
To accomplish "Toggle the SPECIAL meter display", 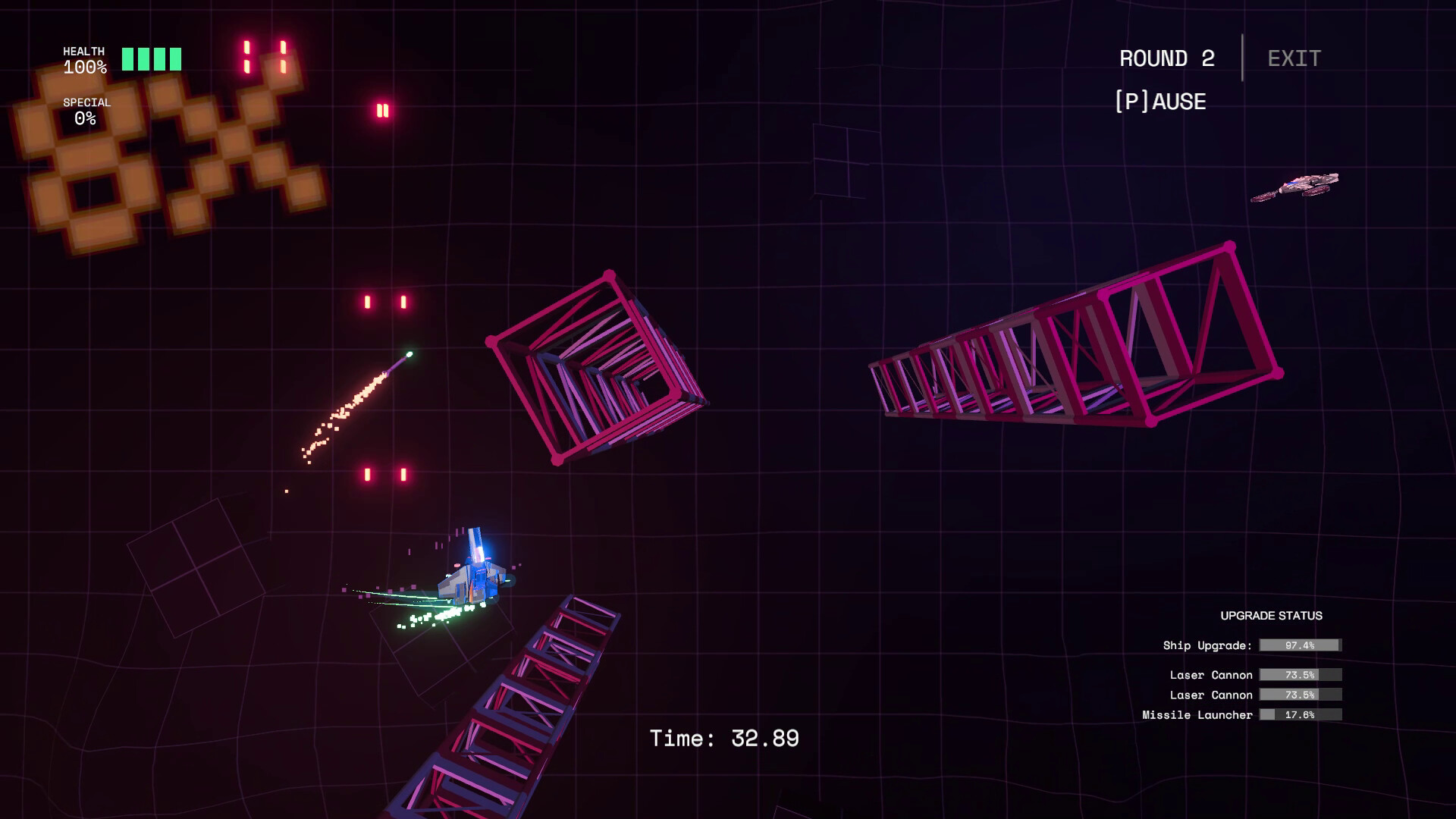I will pyautogui.click(x=86, y=110).
